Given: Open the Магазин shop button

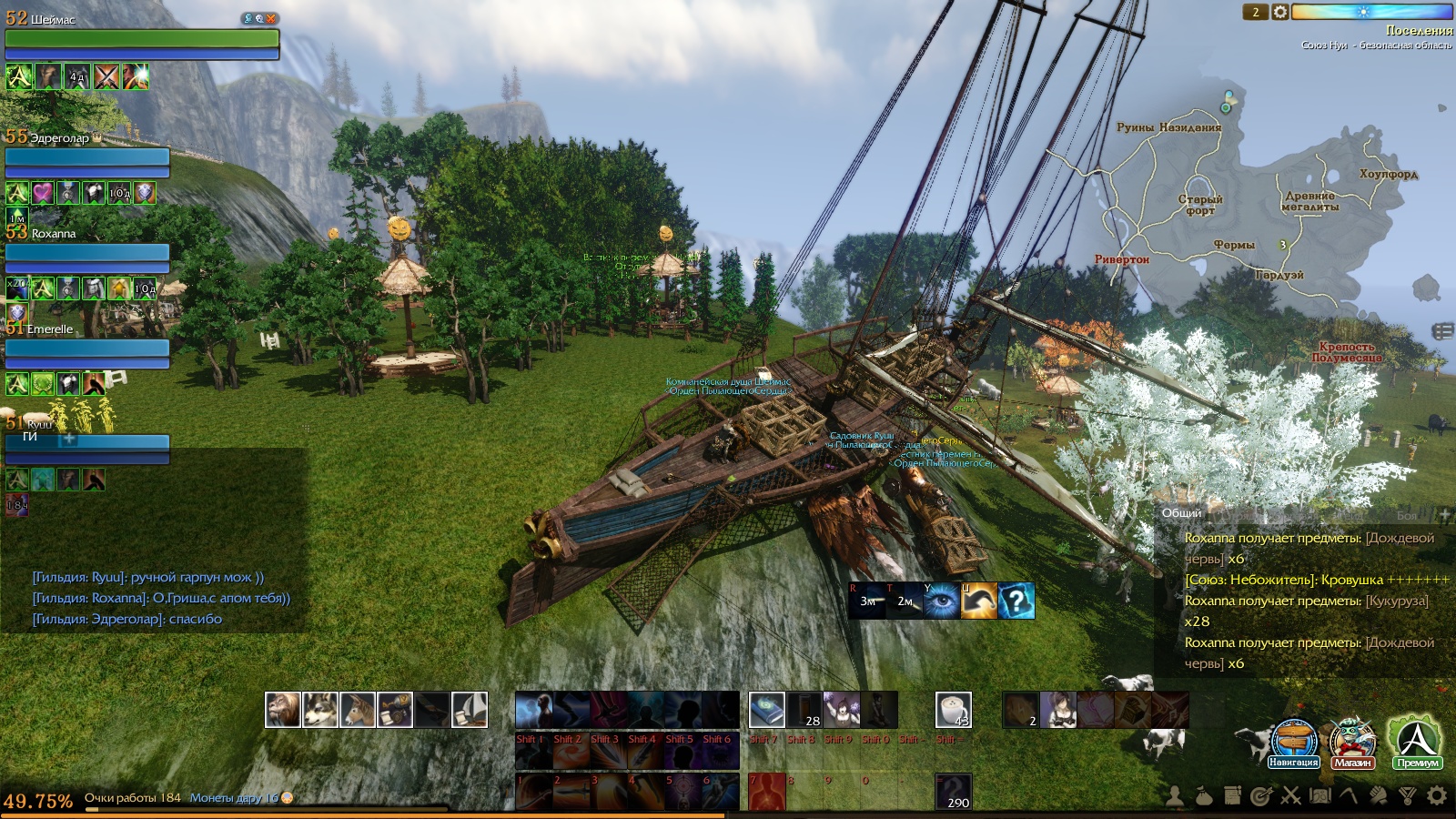Looking at the screenshot, I should click(x=1352, y=741).
